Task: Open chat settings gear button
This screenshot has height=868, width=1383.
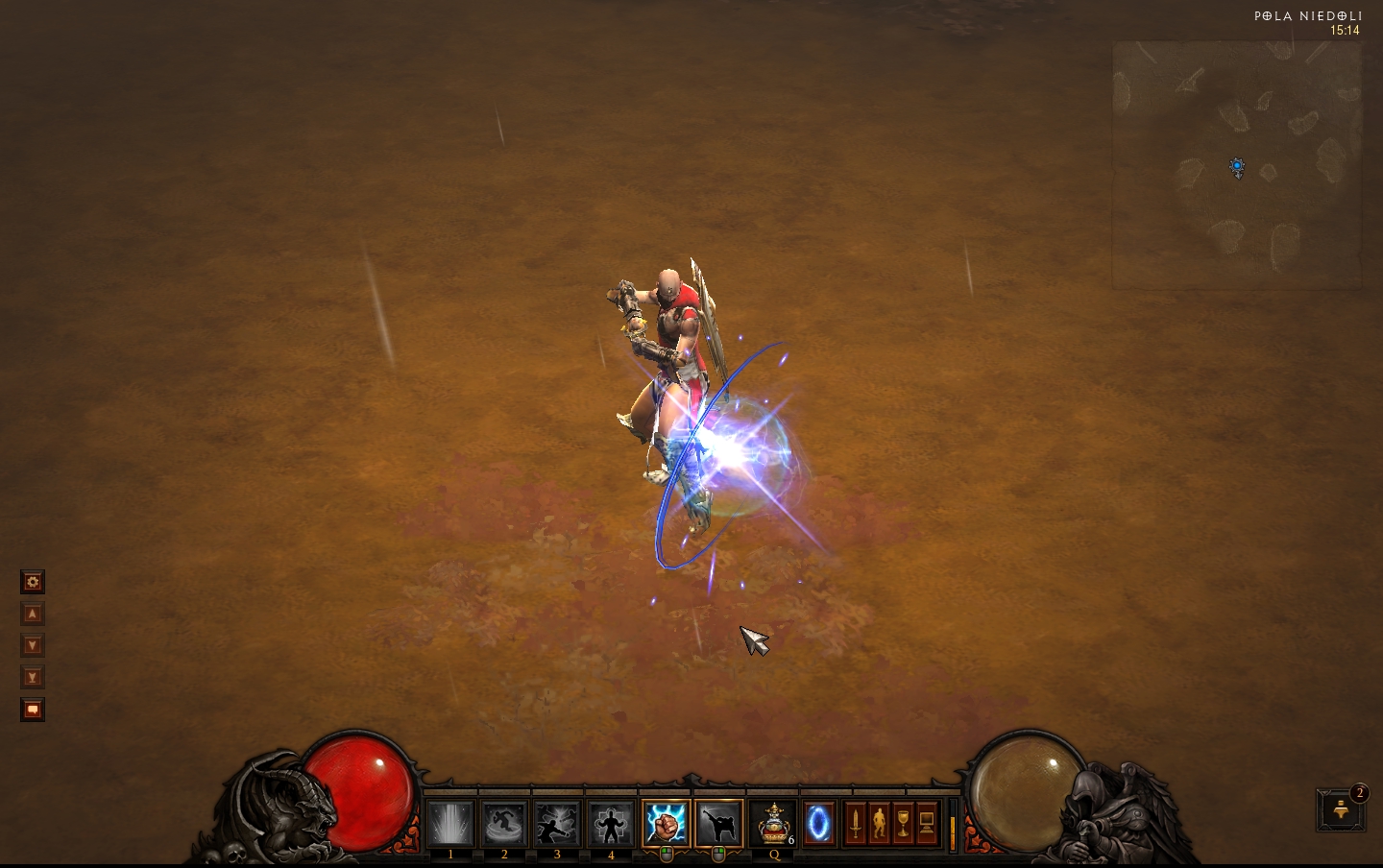Action: point(33,582)
